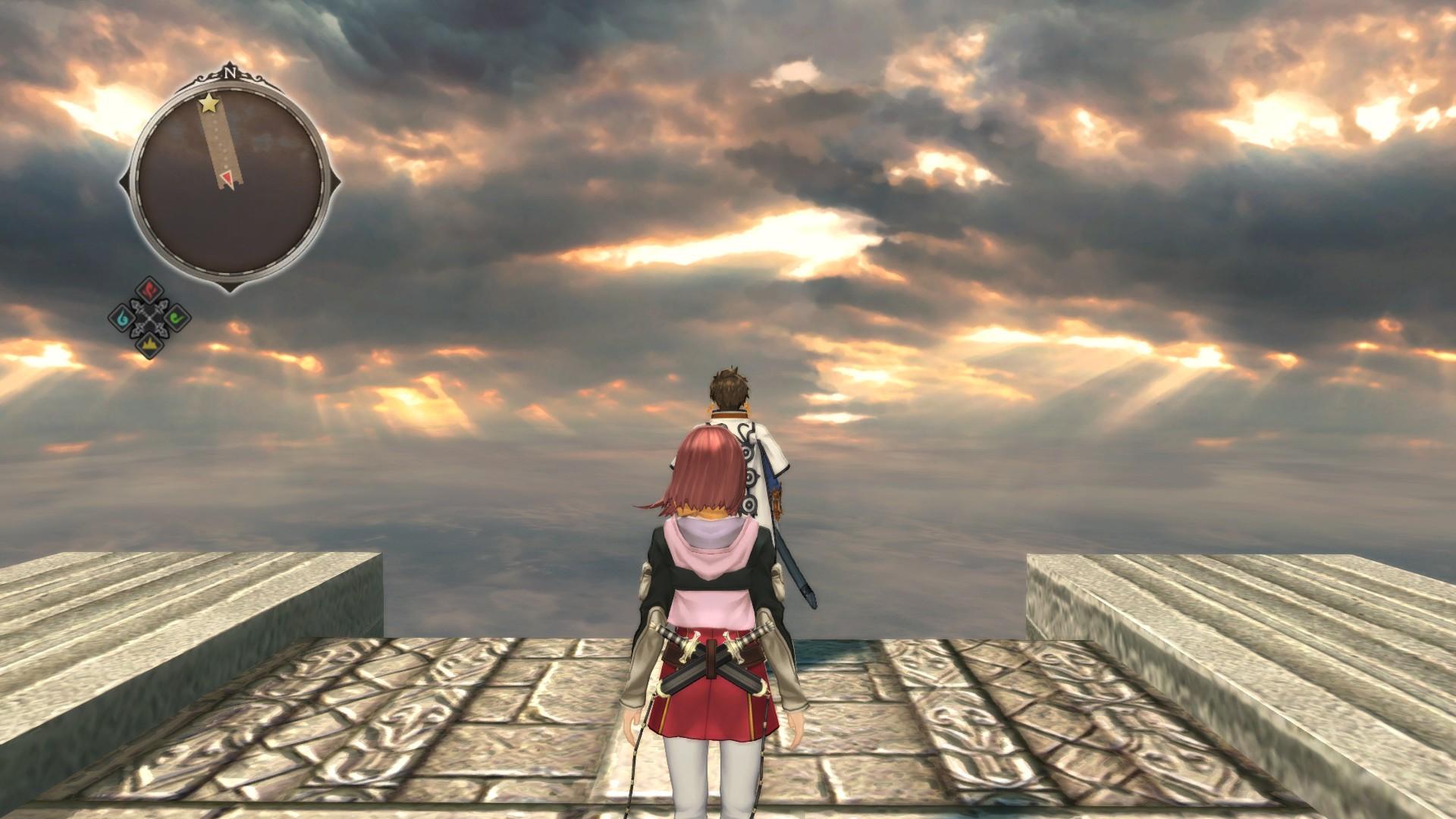Click the N compass marker above the minimap
Screen dimensions: 1456x819
point(231,72)
